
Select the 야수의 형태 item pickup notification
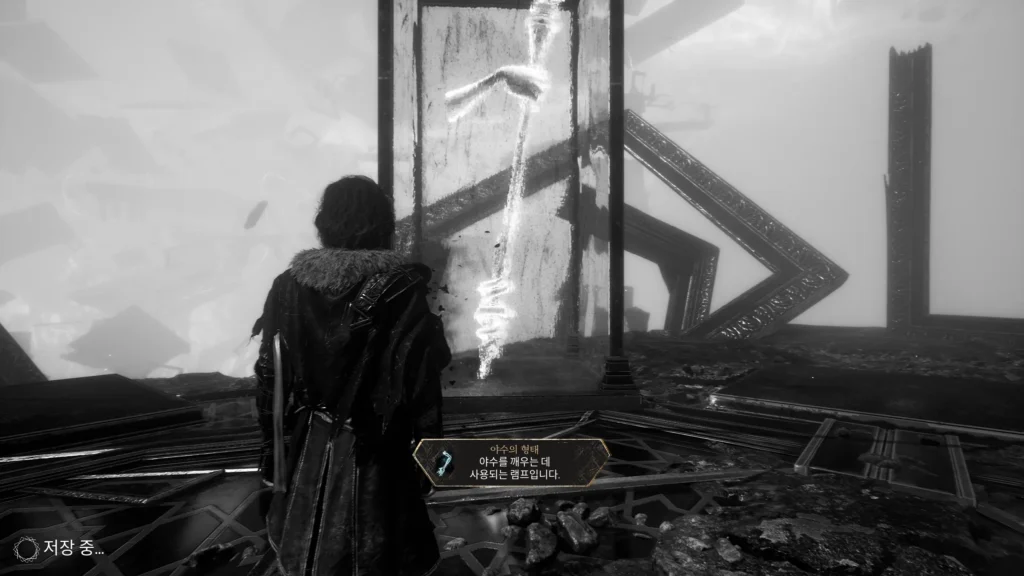[511, 463]
